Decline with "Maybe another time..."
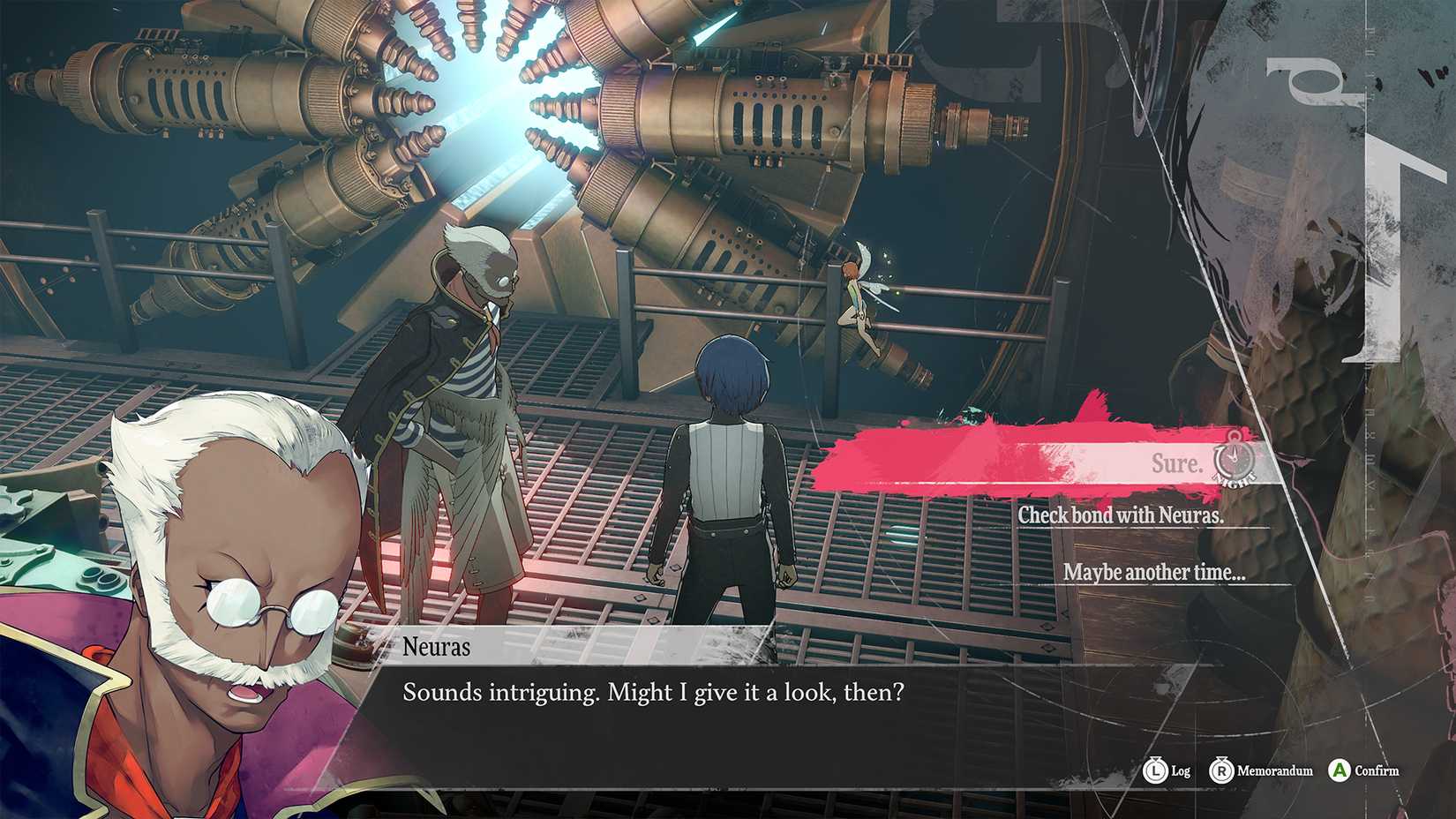The height and width of the screenshot is (819, 1456). pos(1153,573)
